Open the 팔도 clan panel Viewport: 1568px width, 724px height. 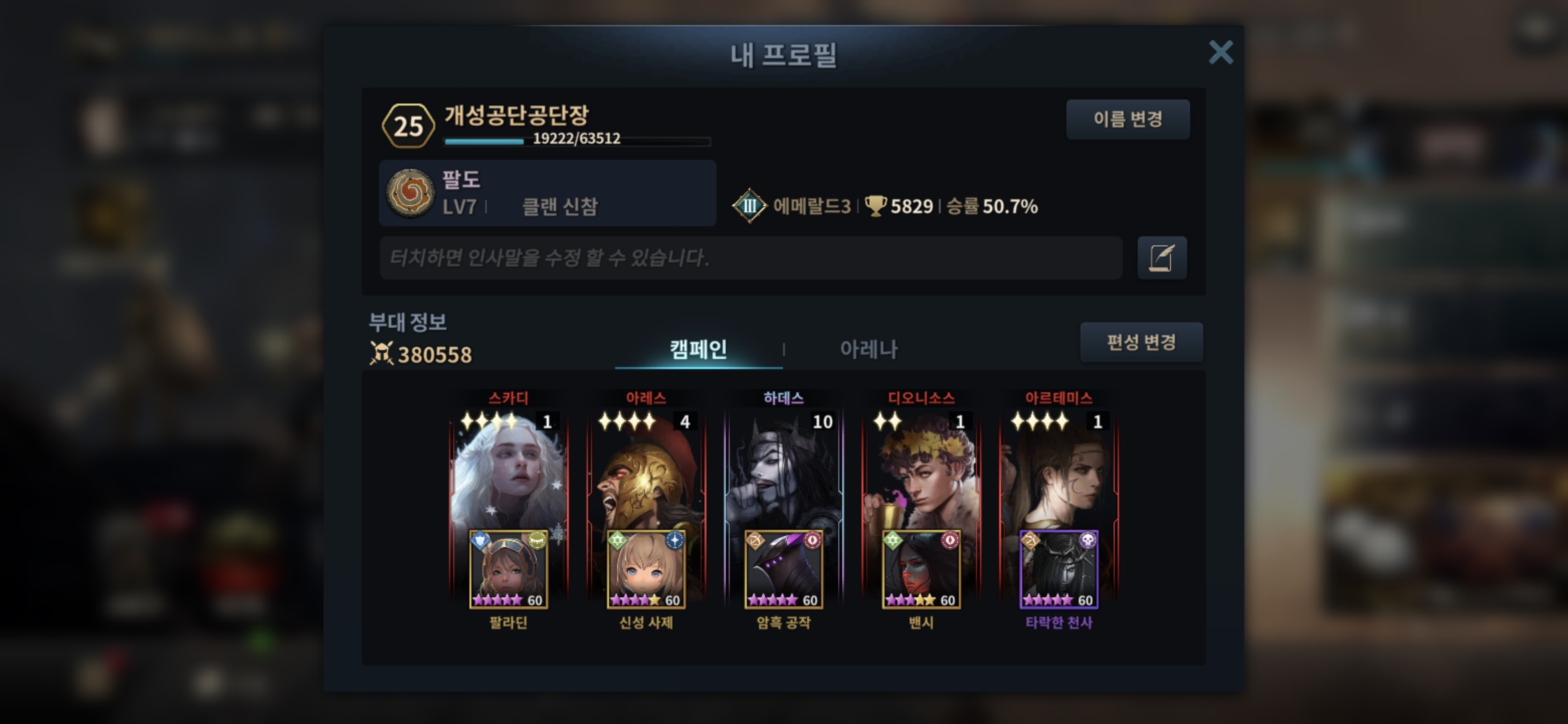(547, 193)
